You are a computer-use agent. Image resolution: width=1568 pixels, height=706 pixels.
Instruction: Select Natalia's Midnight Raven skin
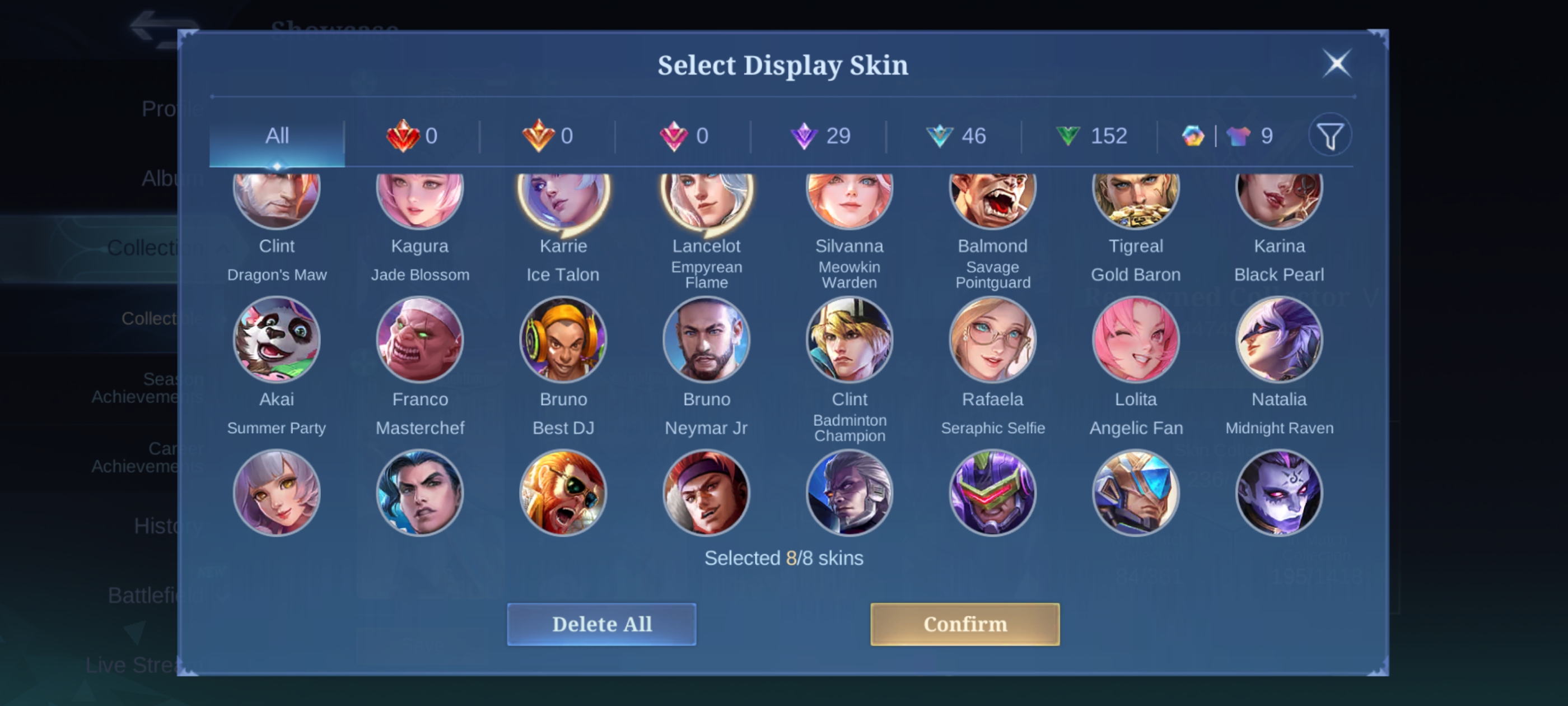(1279, 340)
